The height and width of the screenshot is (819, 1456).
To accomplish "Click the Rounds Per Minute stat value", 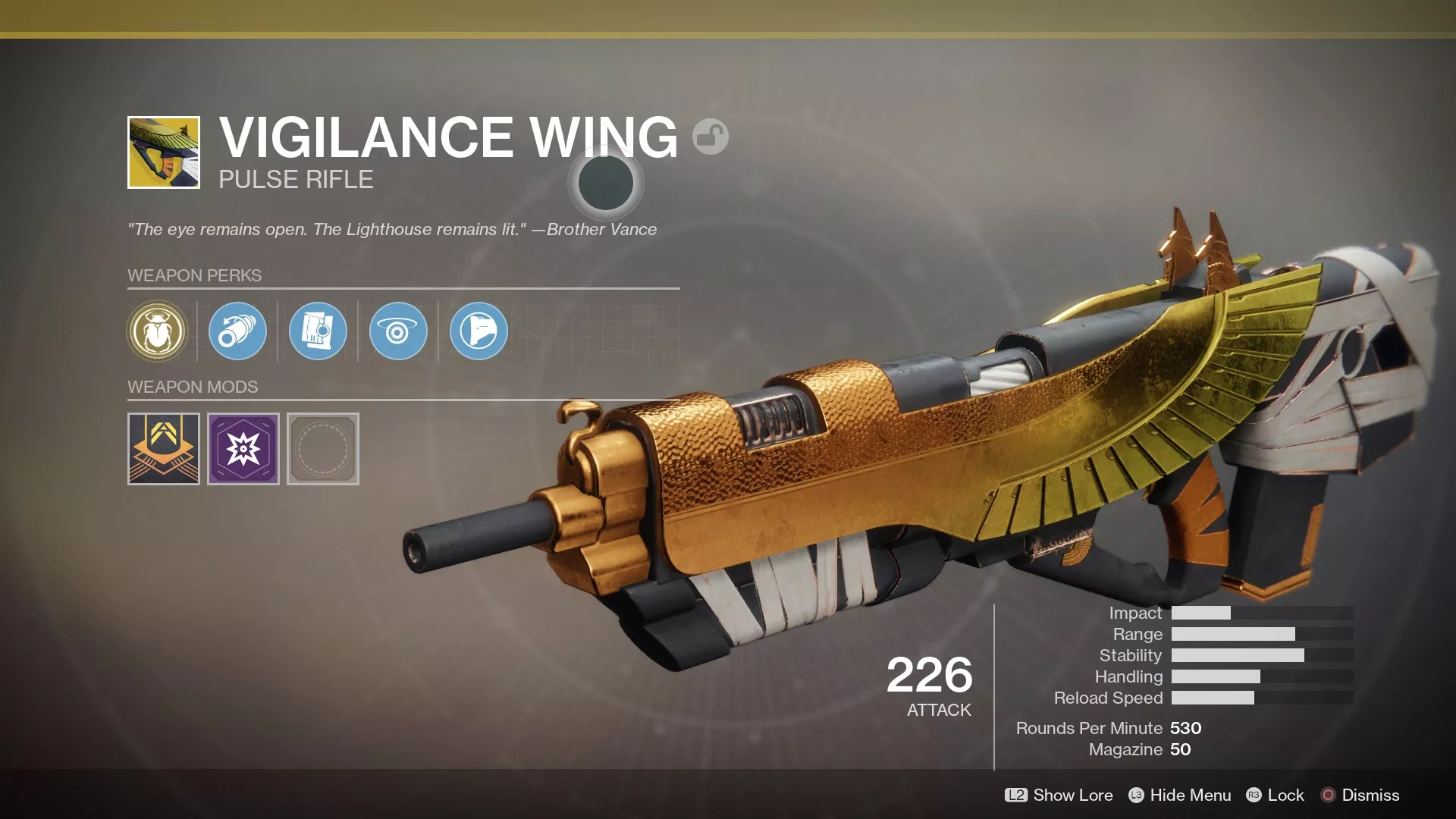I will click(x=1188, y=728).
